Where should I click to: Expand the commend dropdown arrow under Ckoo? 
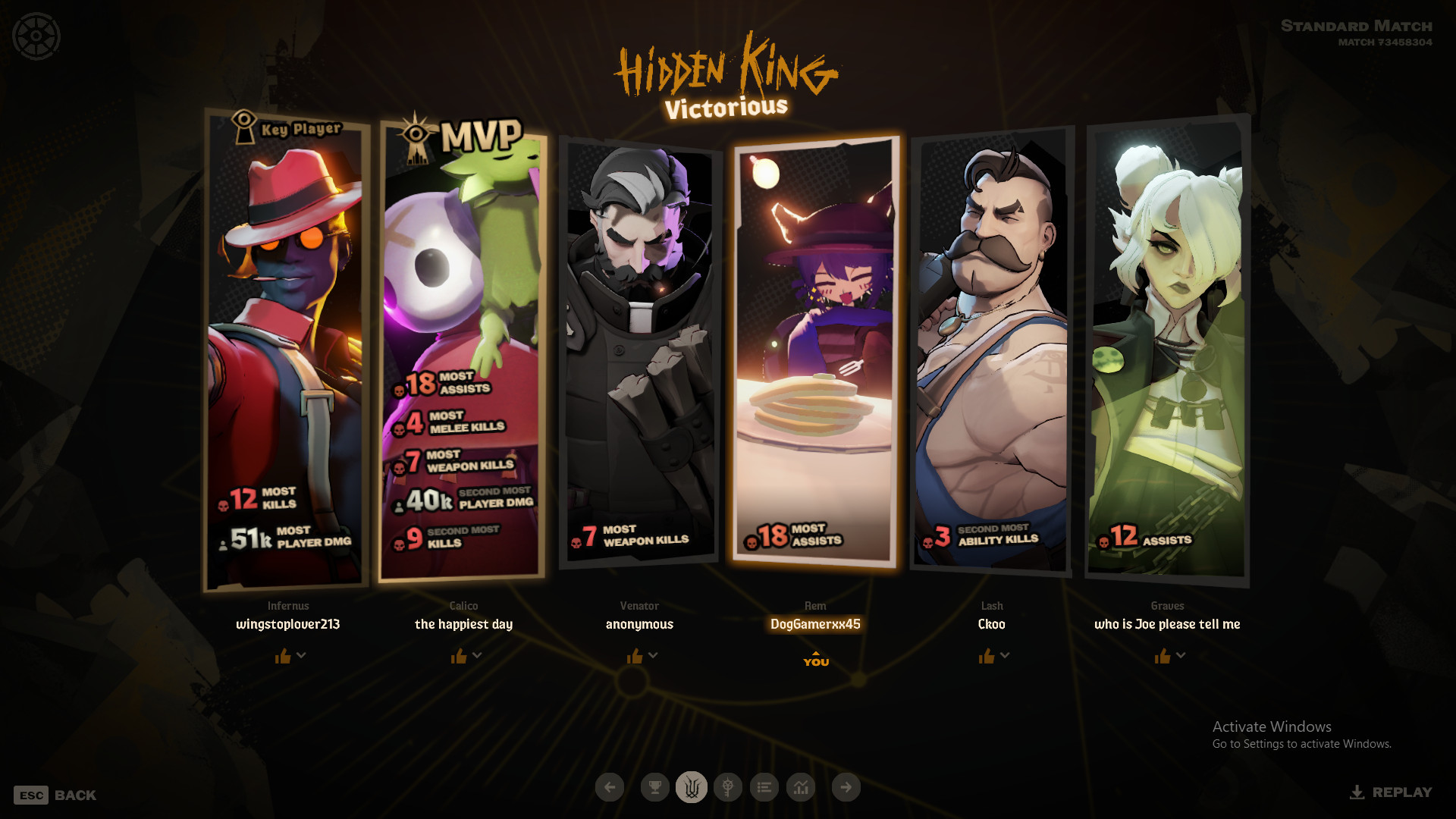(1005, 655)
